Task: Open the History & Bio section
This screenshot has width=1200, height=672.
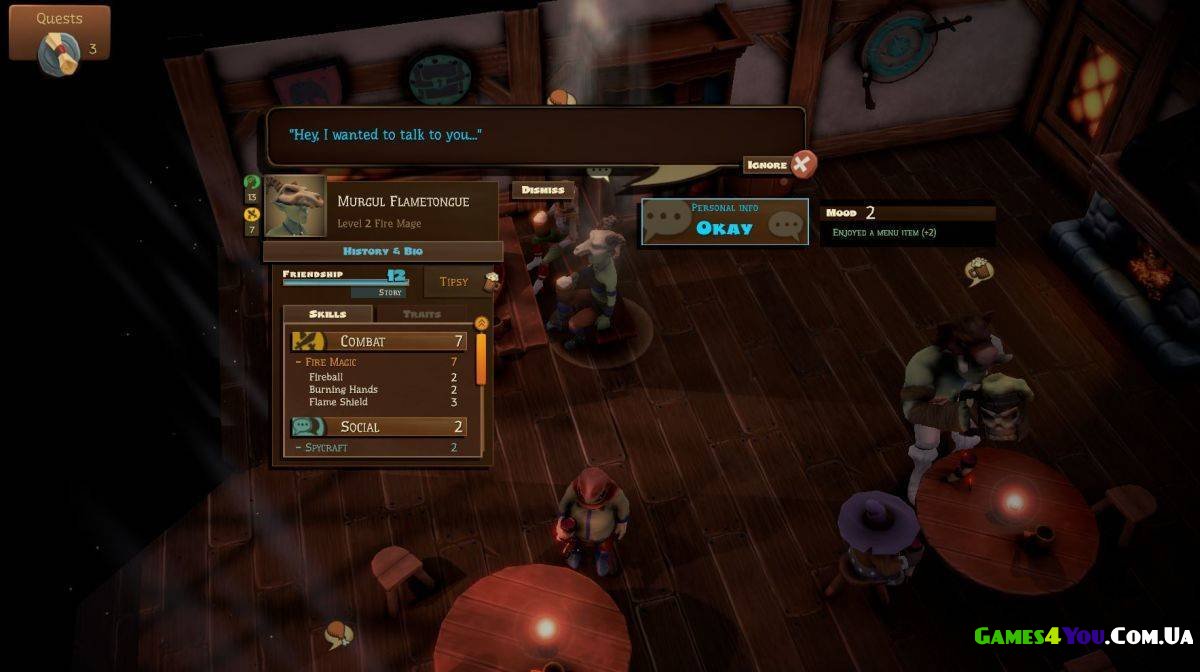Action: pyautogui.click(x=383, y=251)
